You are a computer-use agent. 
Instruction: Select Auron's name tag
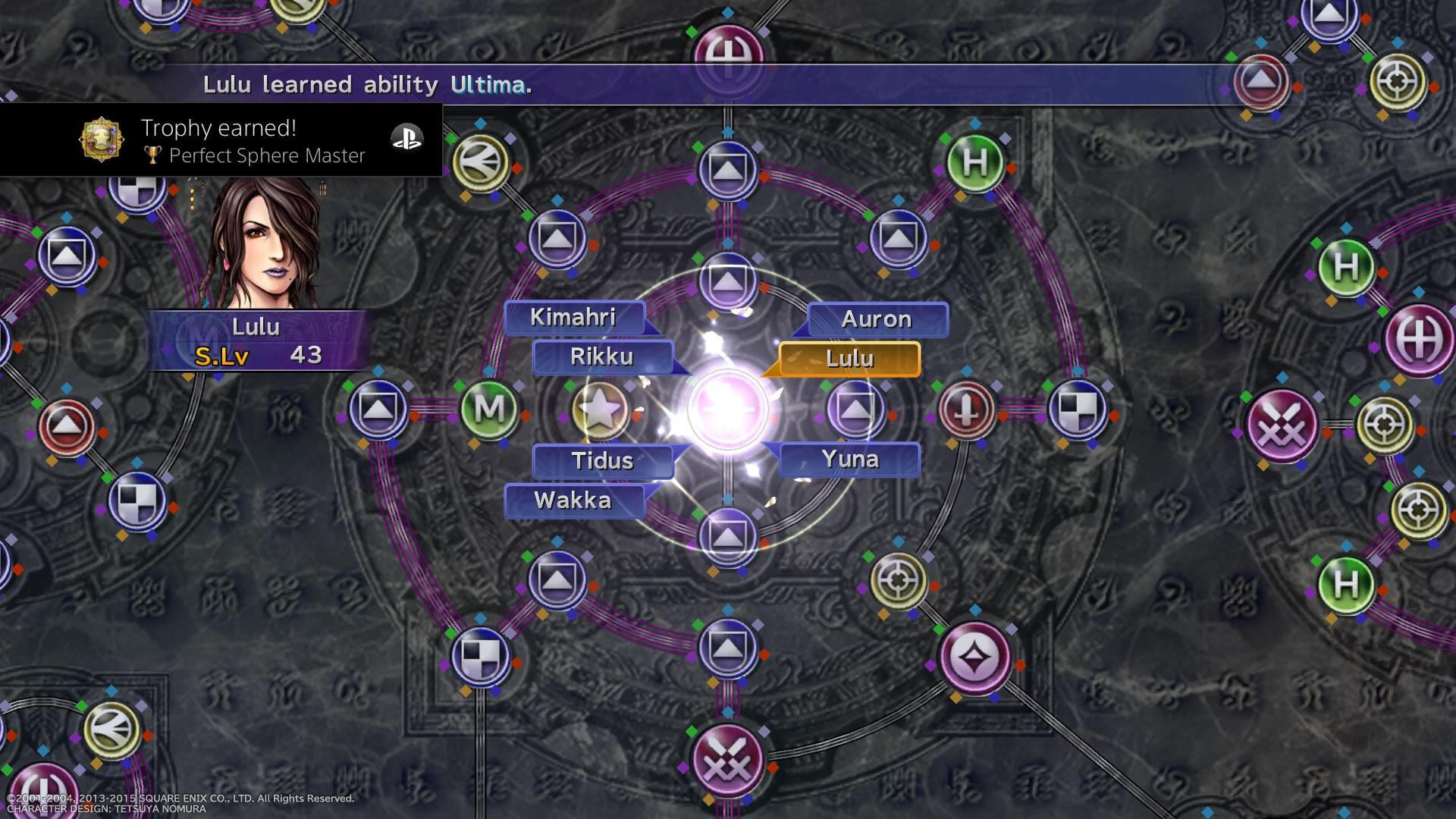[x=877, y=319]
